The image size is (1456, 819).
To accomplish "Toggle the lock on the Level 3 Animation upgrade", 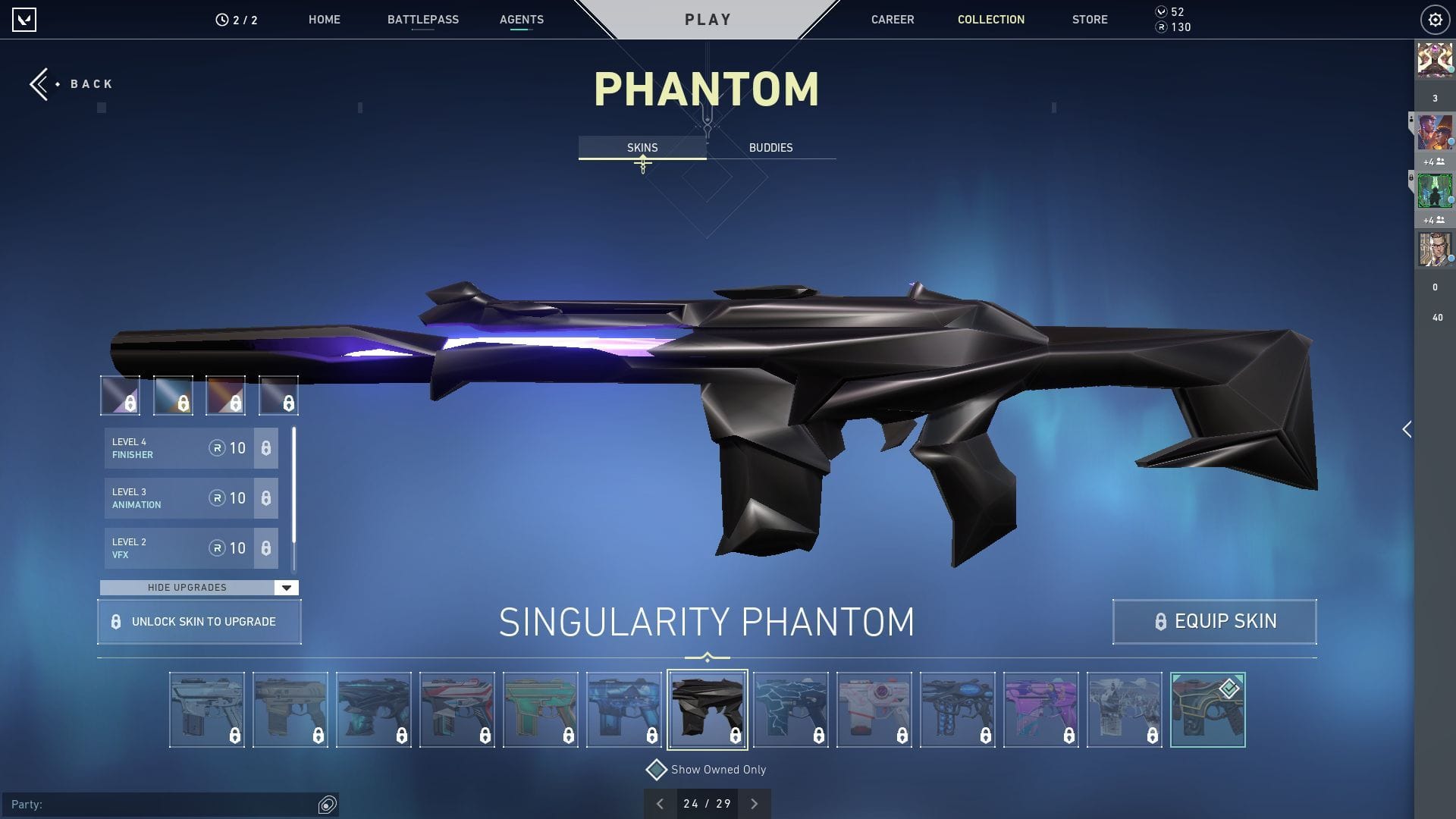I will (x=265, y=498).
